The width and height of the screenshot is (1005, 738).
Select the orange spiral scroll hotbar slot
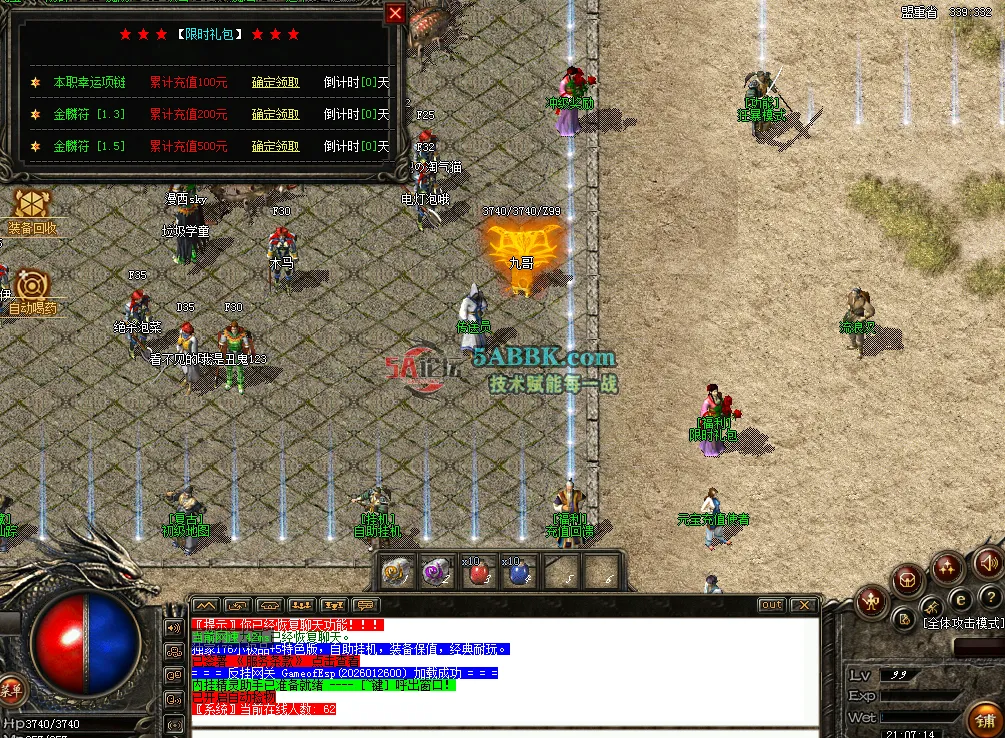click(x=397, y=573)
